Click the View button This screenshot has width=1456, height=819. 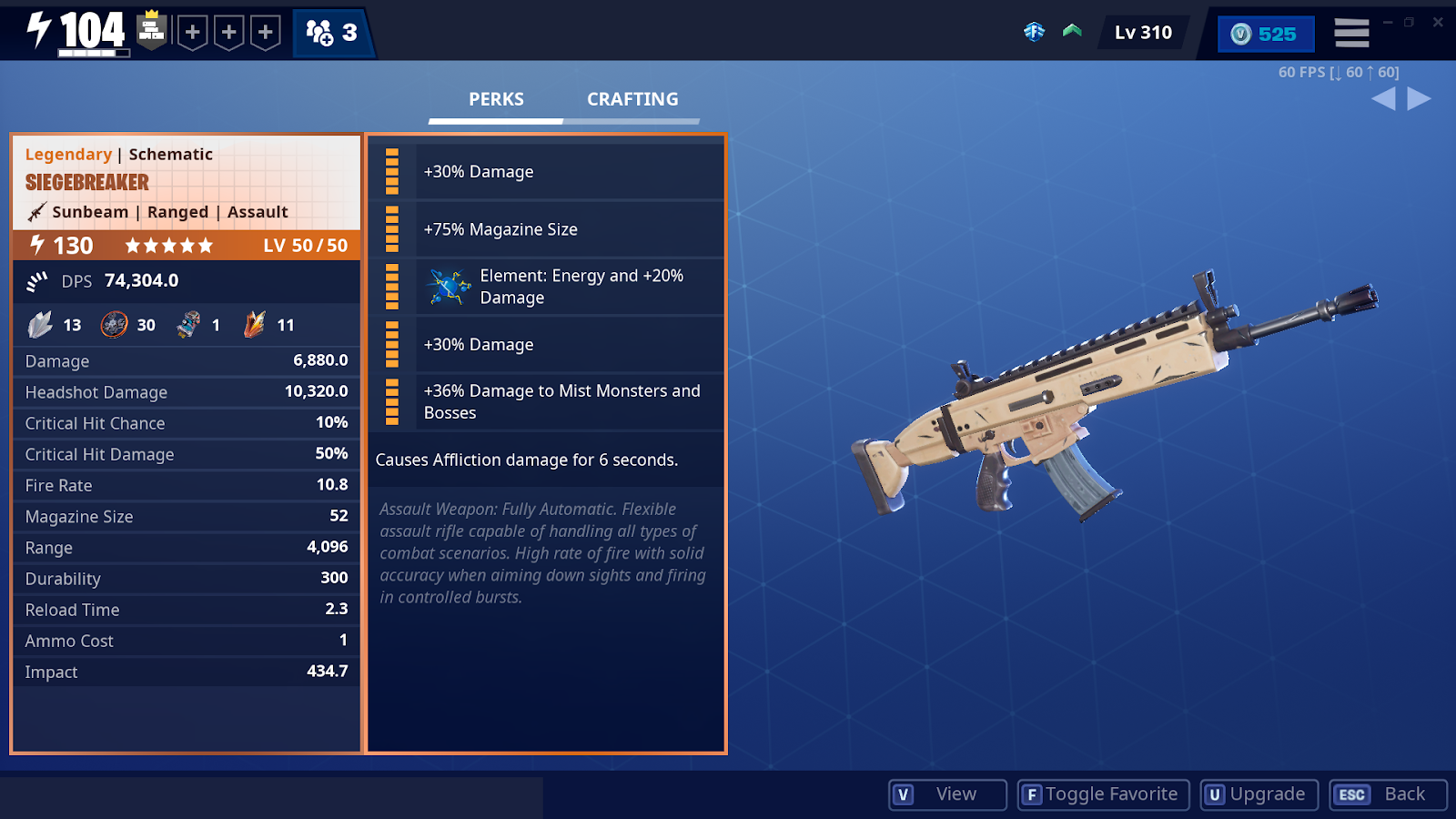click(947, 794)
